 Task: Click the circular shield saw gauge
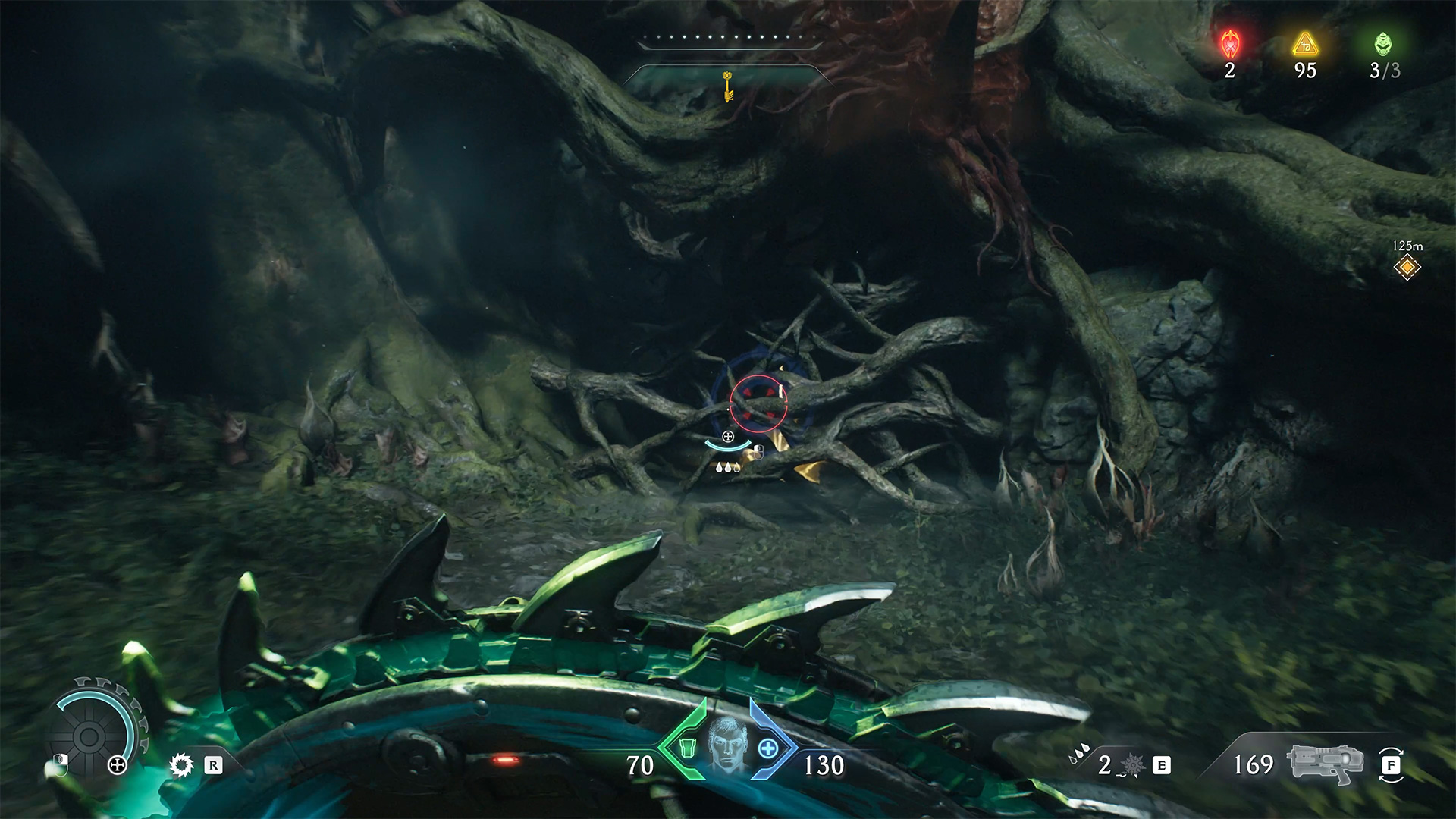pos(89,733)
